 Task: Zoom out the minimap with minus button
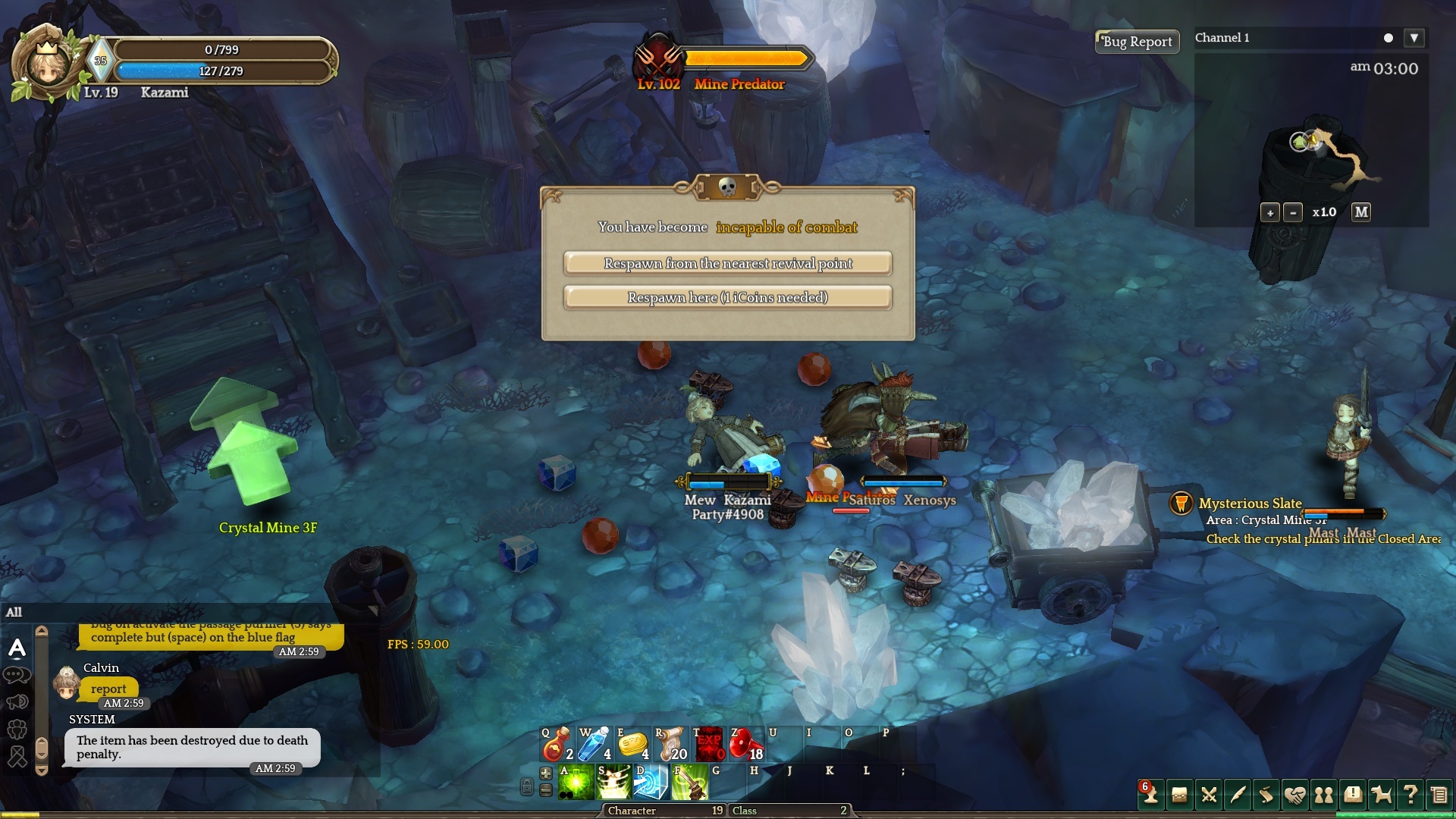click(1293, 213)
